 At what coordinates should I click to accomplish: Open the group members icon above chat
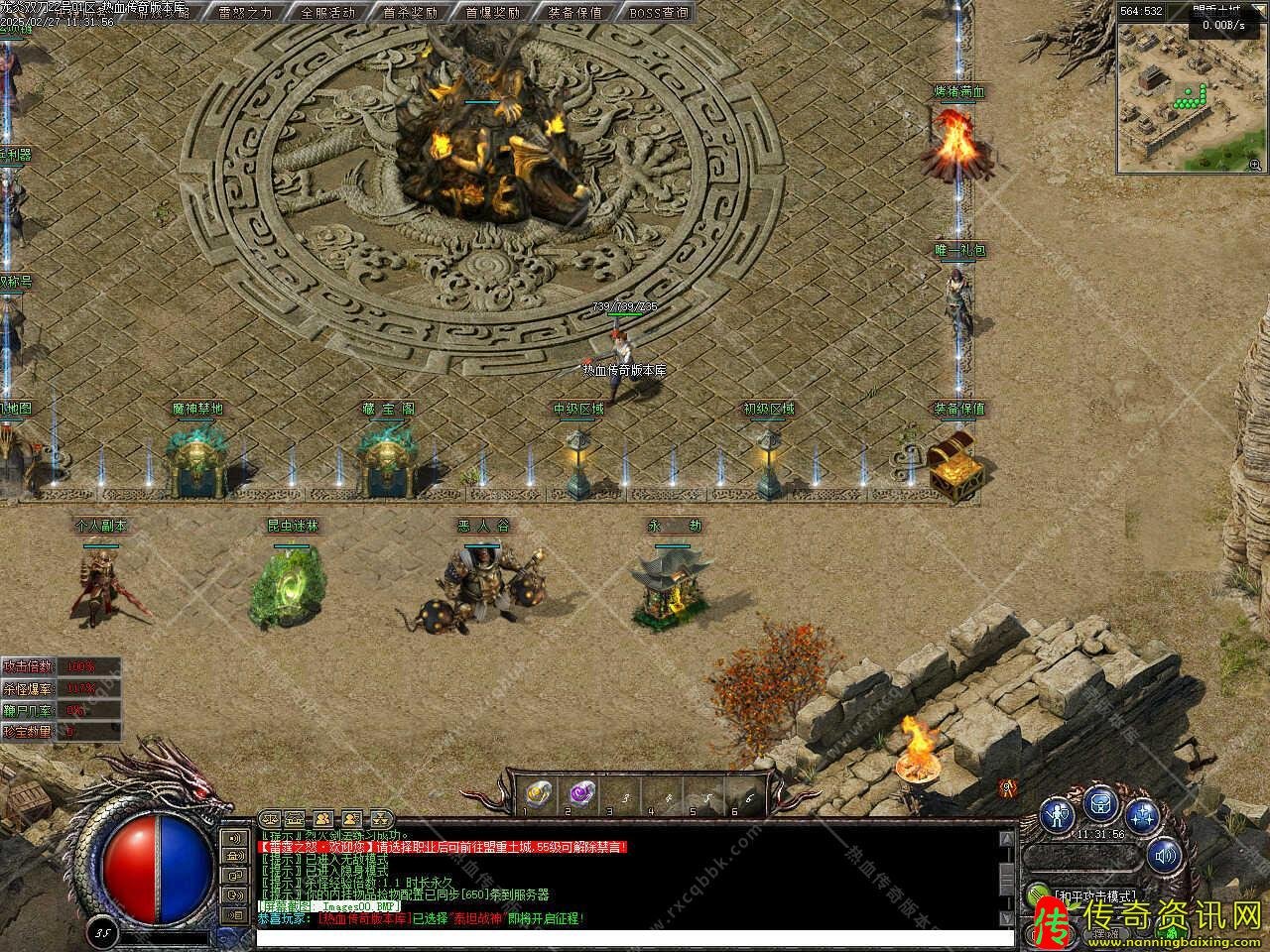(323, 819)
